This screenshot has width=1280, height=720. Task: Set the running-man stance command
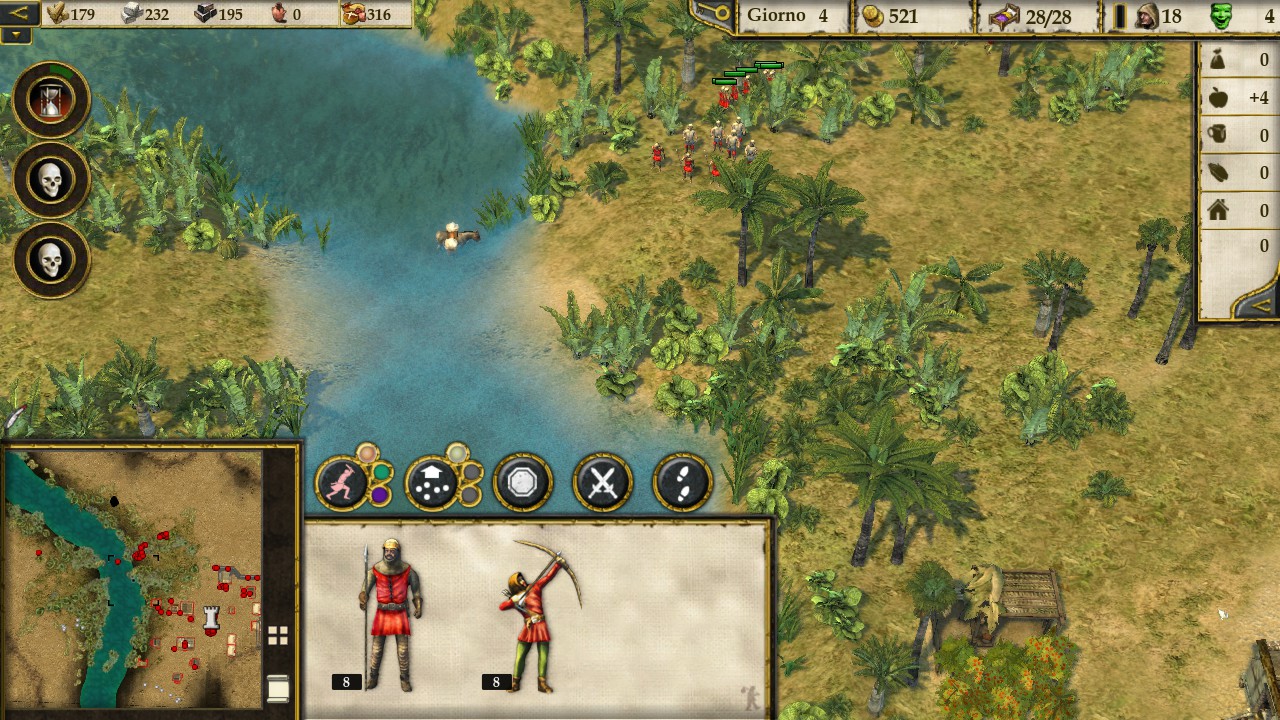click(x=344, y=483)
